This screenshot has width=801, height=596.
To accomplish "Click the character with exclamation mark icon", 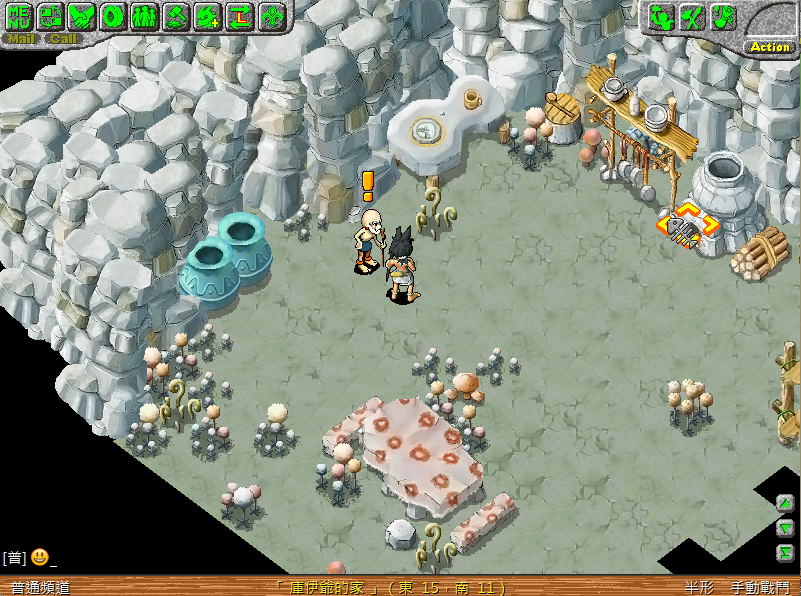I will 723,16.
